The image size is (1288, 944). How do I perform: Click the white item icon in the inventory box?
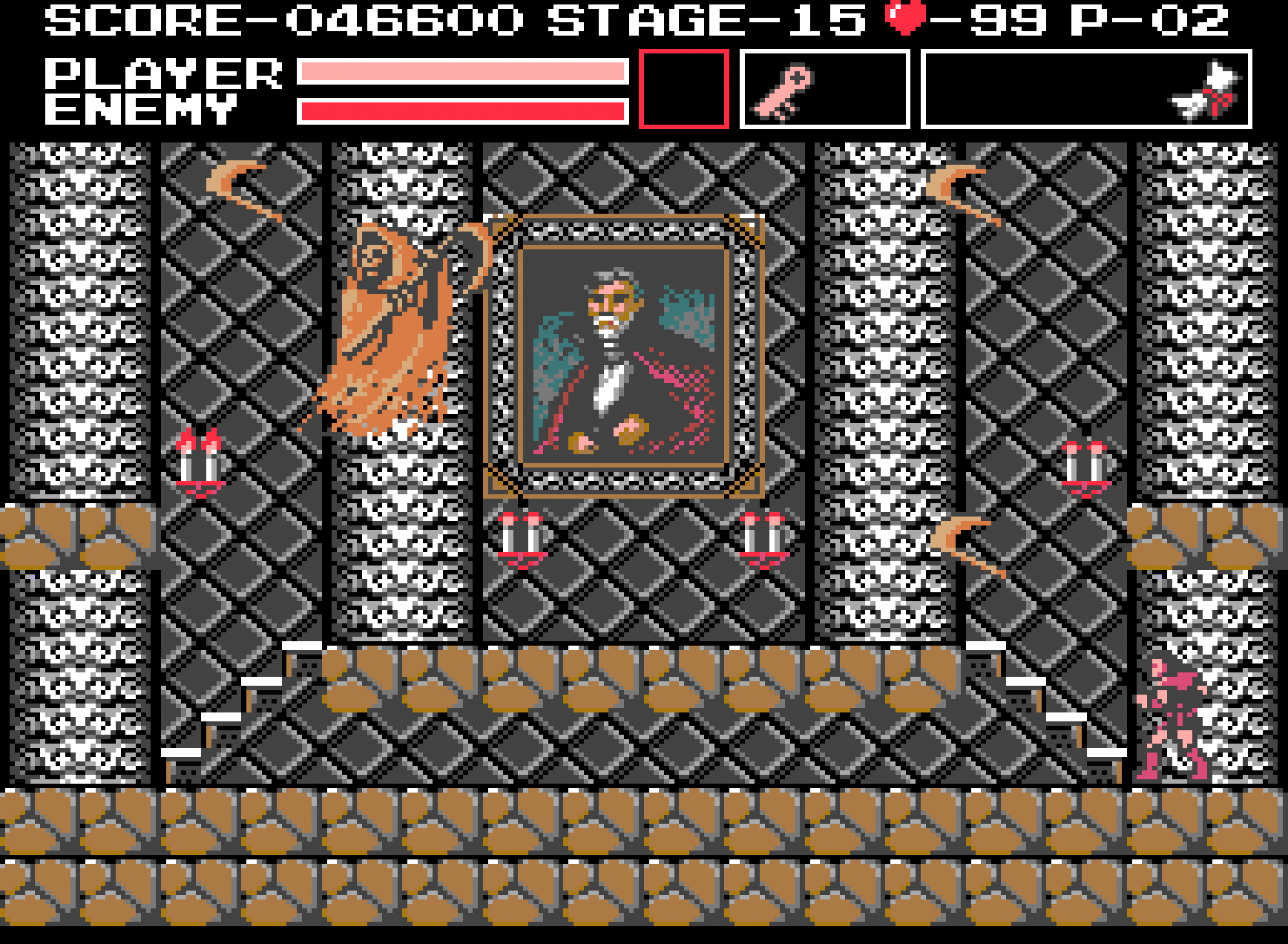(x=1202, y=89)
